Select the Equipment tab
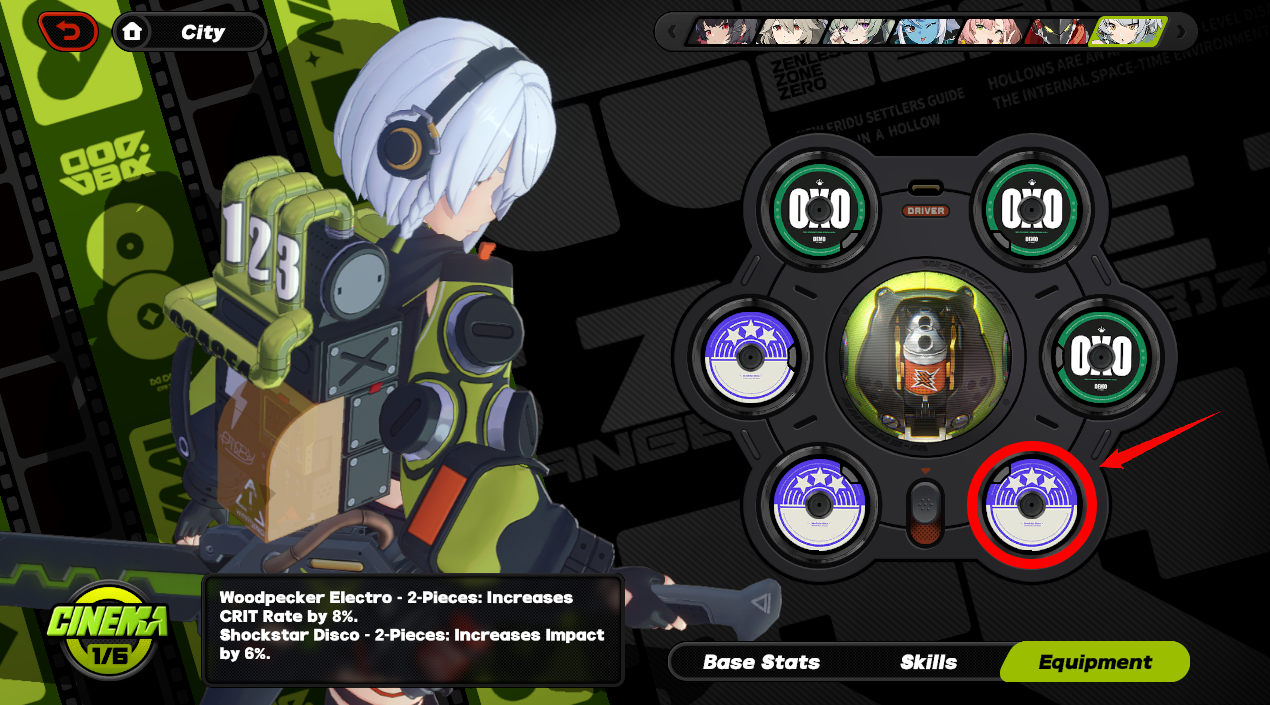The width and height of the screenshot is (1270, 705). [x=1095, y=662]
